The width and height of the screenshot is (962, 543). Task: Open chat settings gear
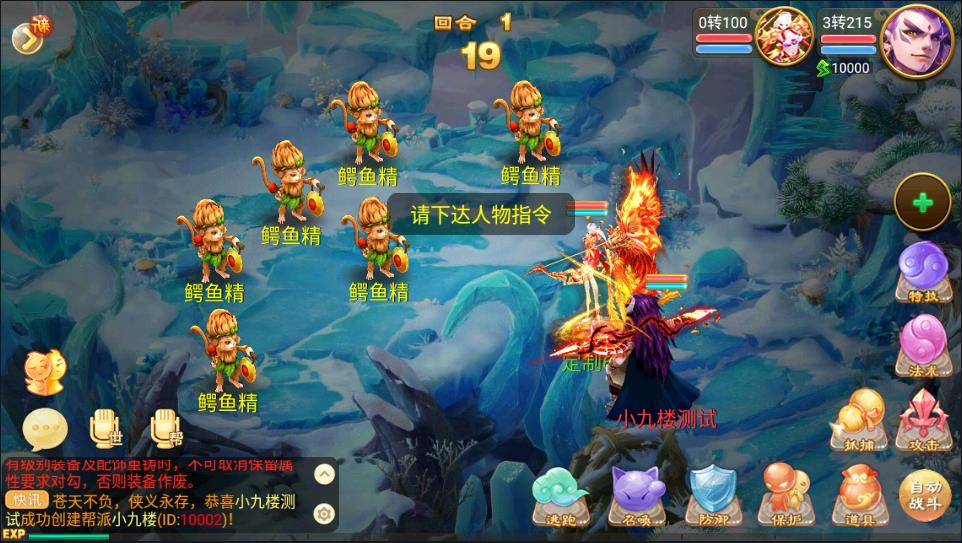pos(324,513)
